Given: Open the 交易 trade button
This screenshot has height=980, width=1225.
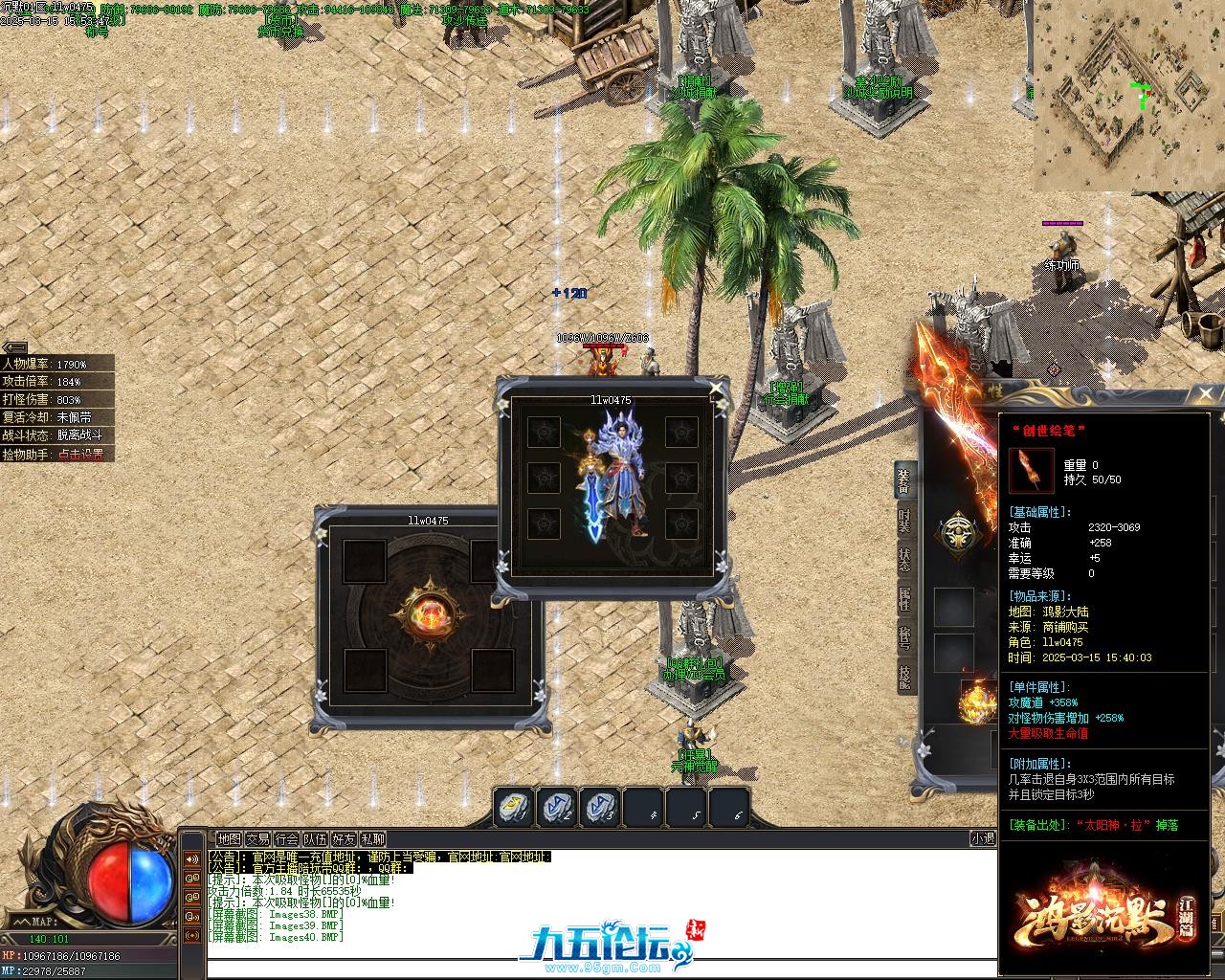Looking at the screenshot, I should click(257, 839).
